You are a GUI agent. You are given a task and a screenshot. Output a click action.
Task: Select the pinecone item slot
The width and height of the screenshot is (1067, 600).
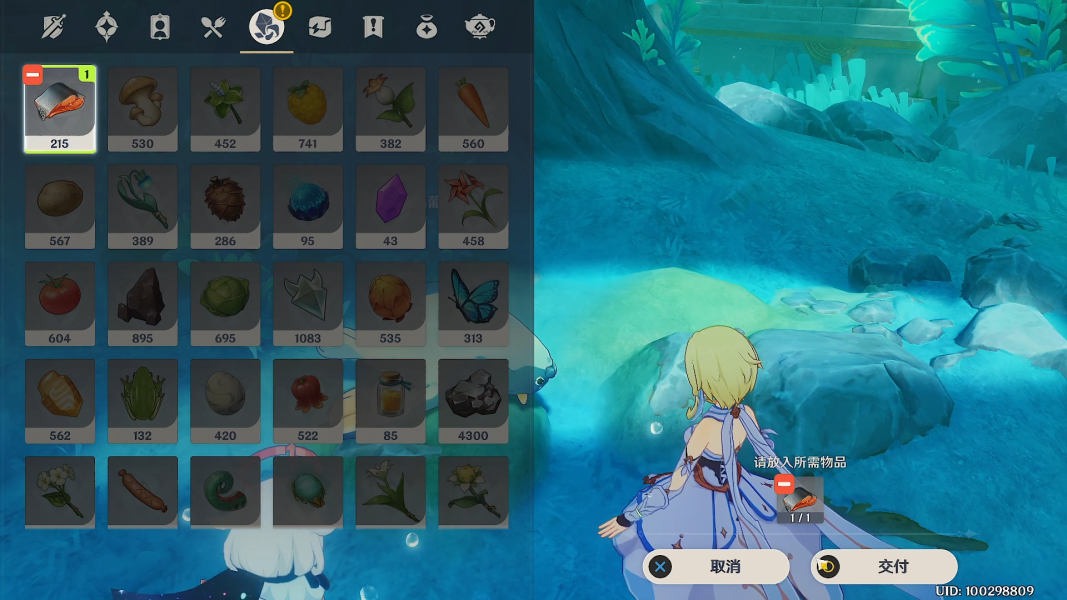pos(225,206)
